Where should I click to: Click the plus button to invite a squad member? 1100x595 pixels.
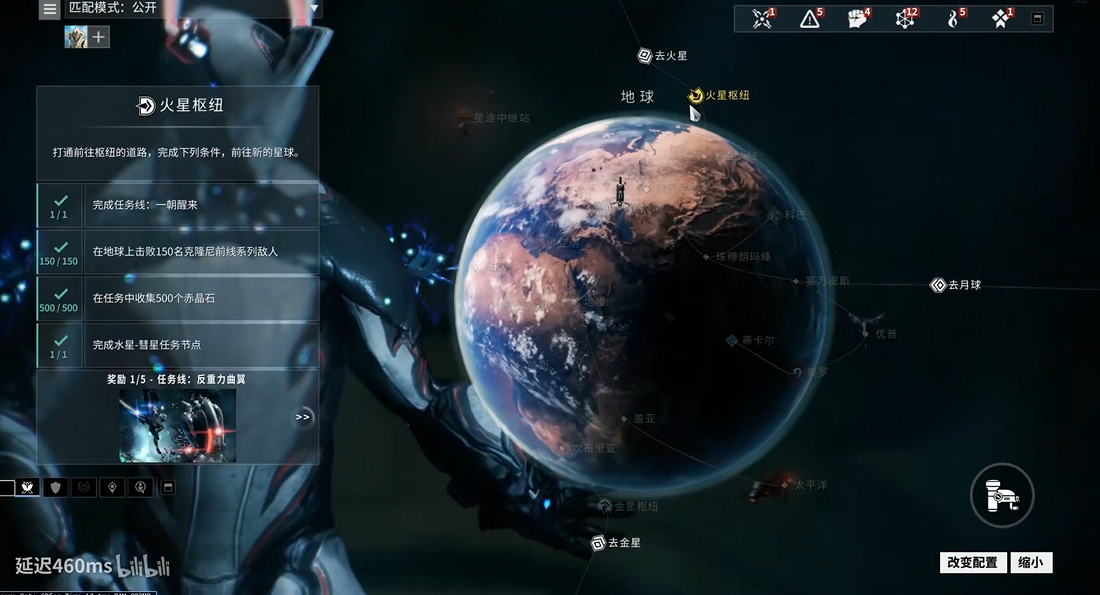click(x=99, y=37)
